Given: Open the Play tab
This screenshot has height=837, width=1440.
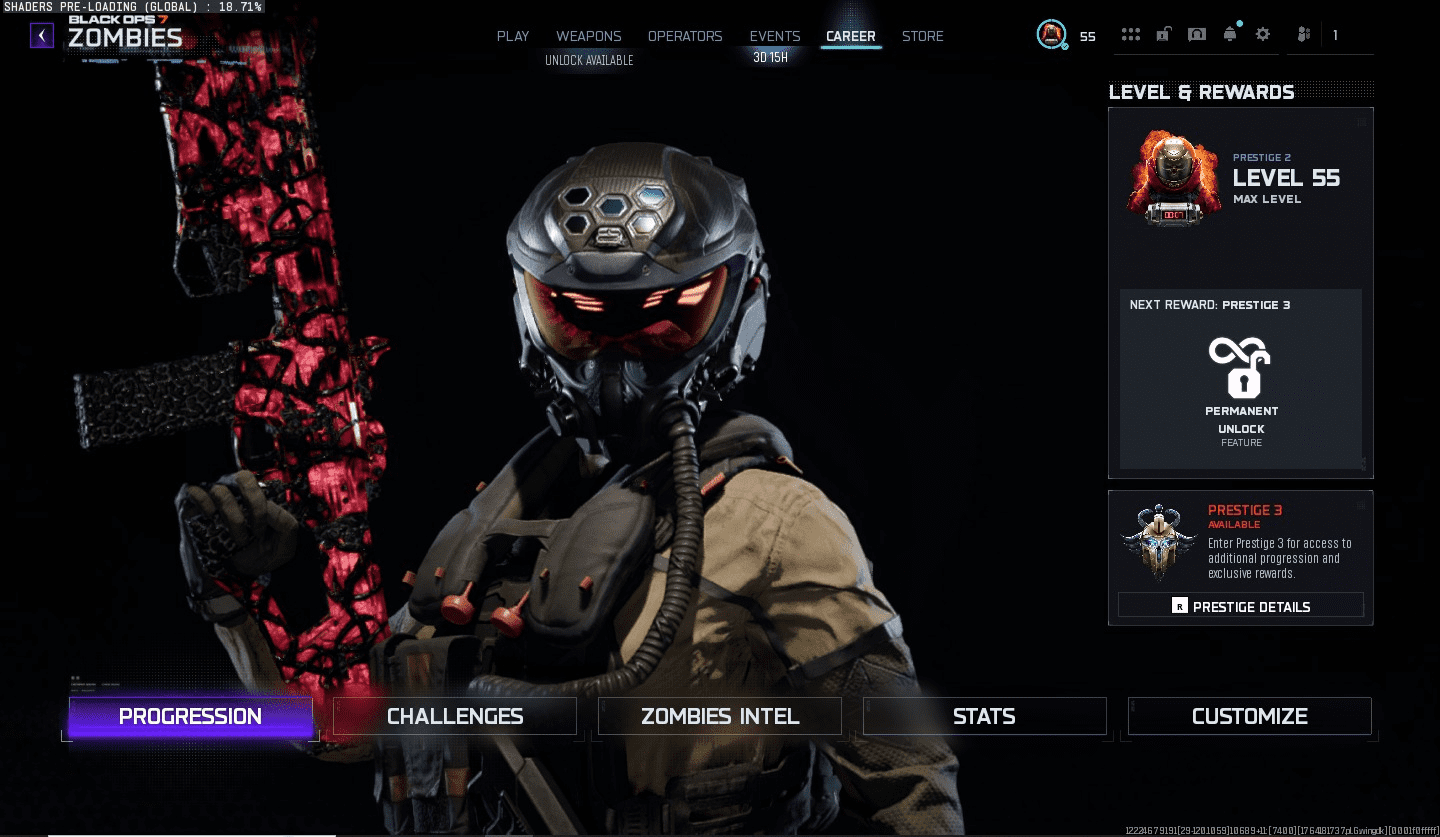Looking at the screenshot, I should [513, 36].
